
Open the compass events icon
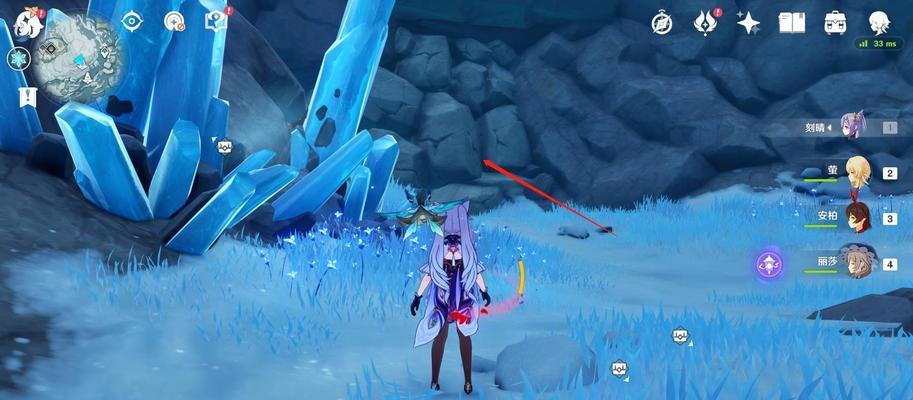click(x=662, y=21)
